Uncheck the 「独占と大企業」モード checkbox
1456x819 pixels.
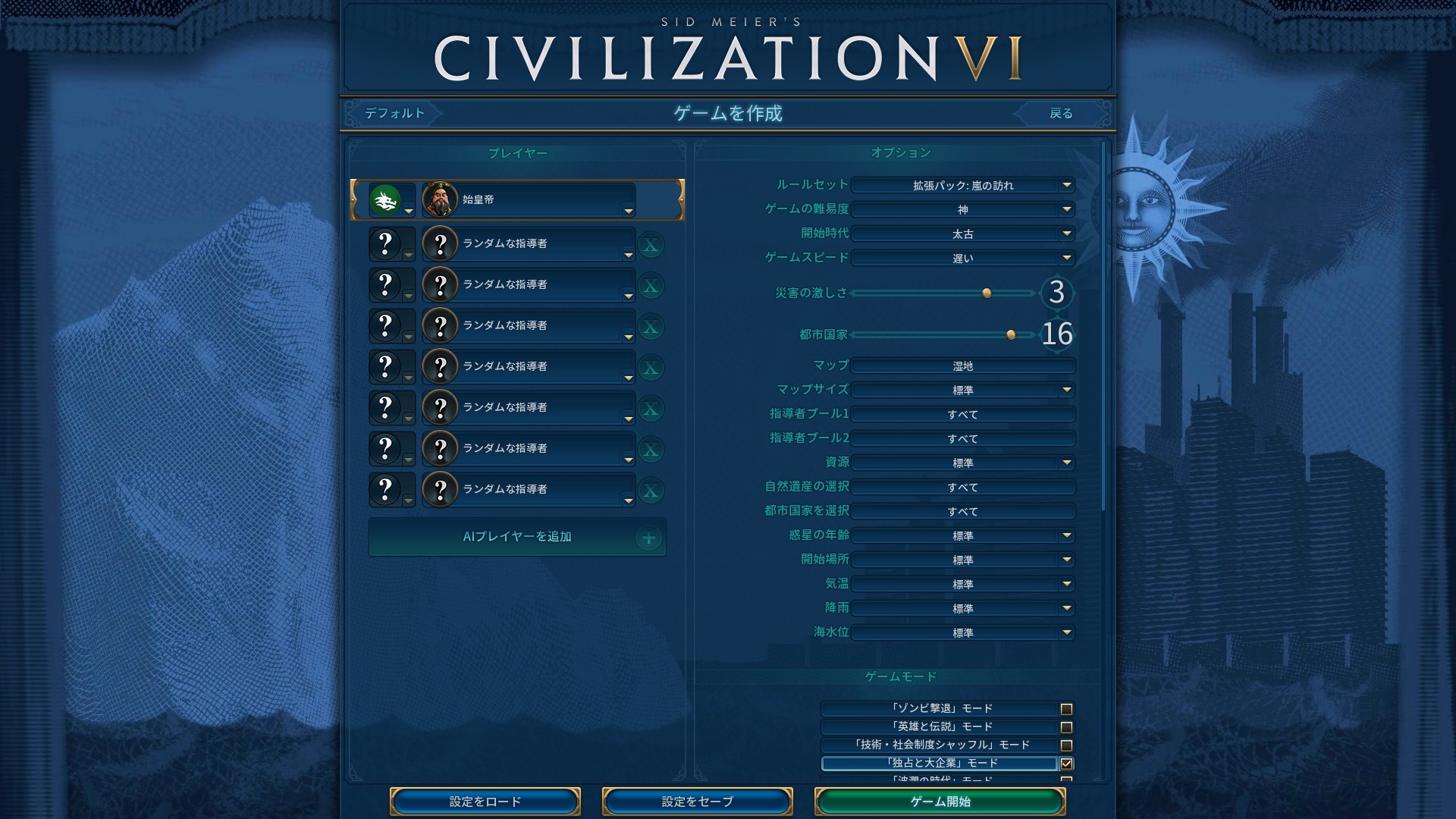1067,764
